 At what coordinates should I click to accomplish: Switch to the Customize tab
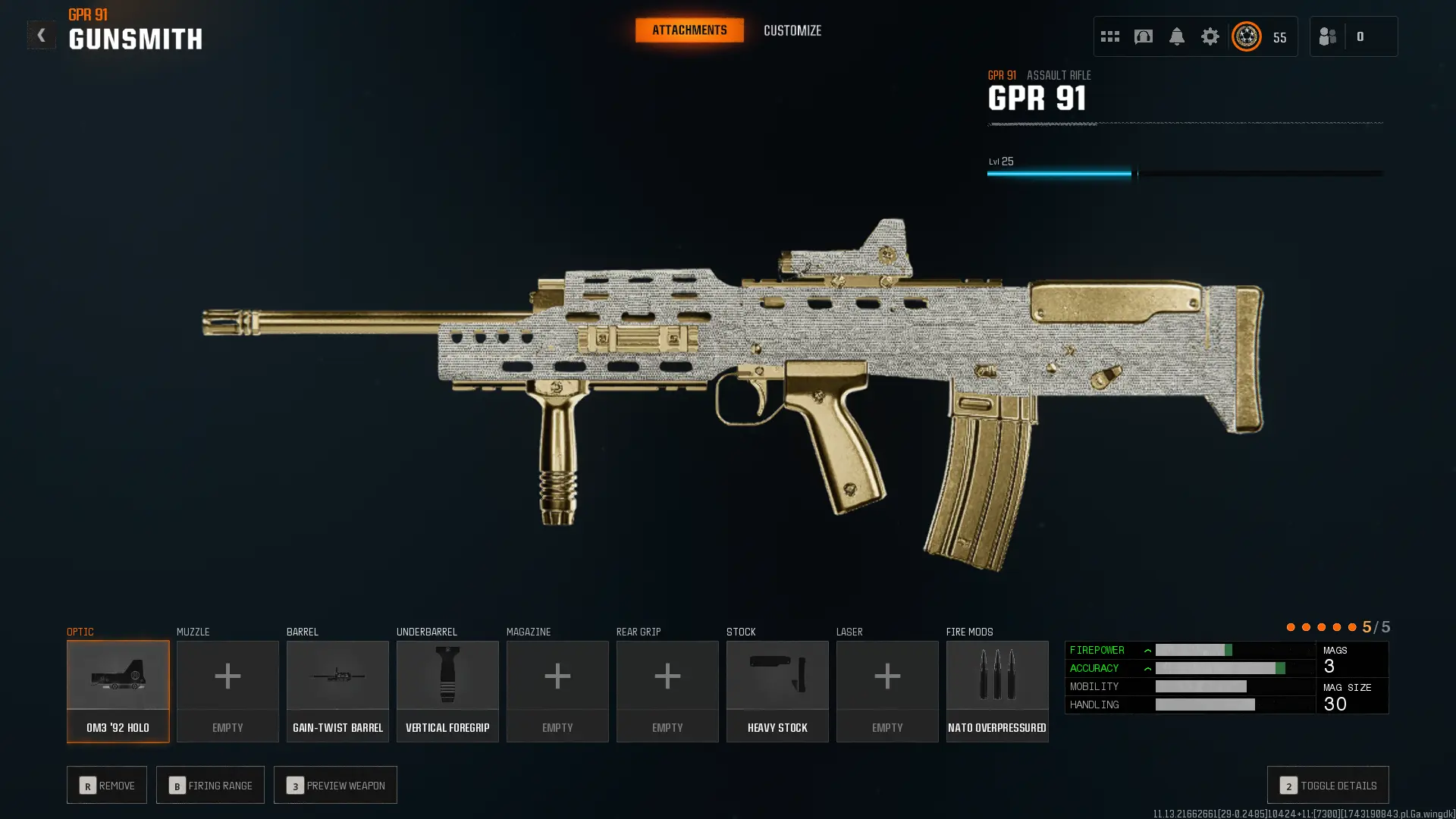[792, 30]
